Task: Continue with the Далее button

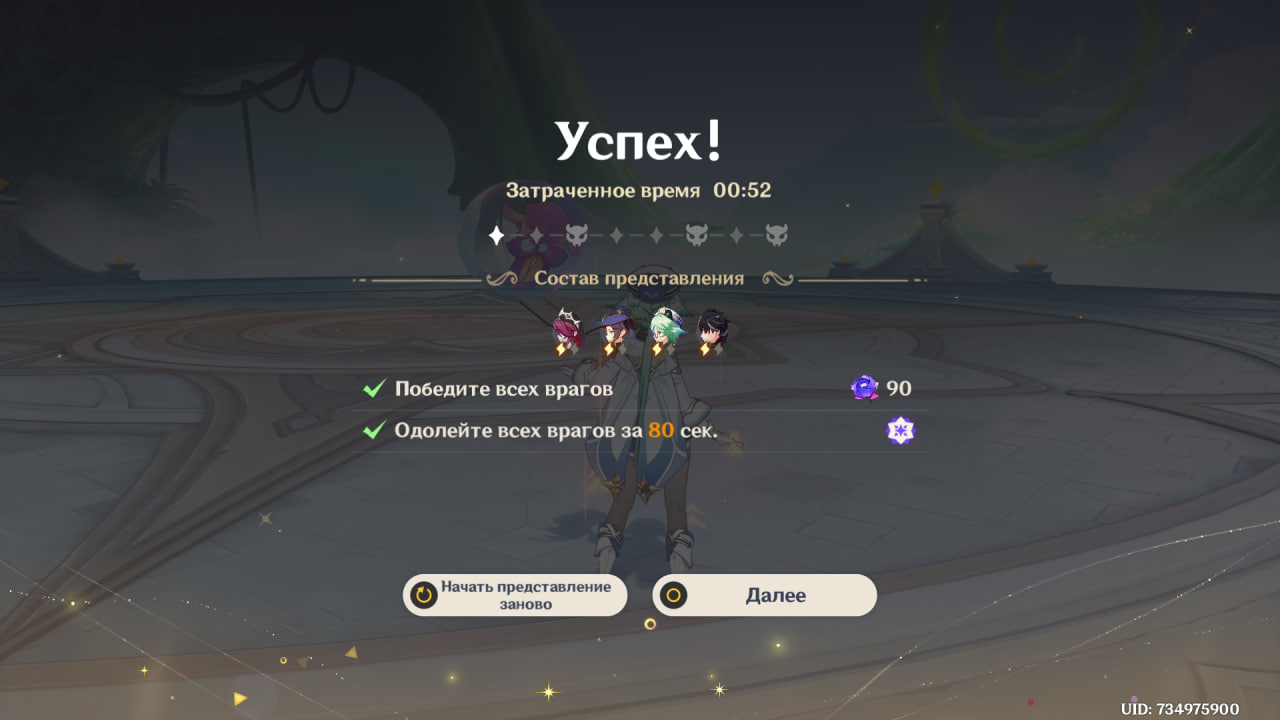Action: click(765, 595)
